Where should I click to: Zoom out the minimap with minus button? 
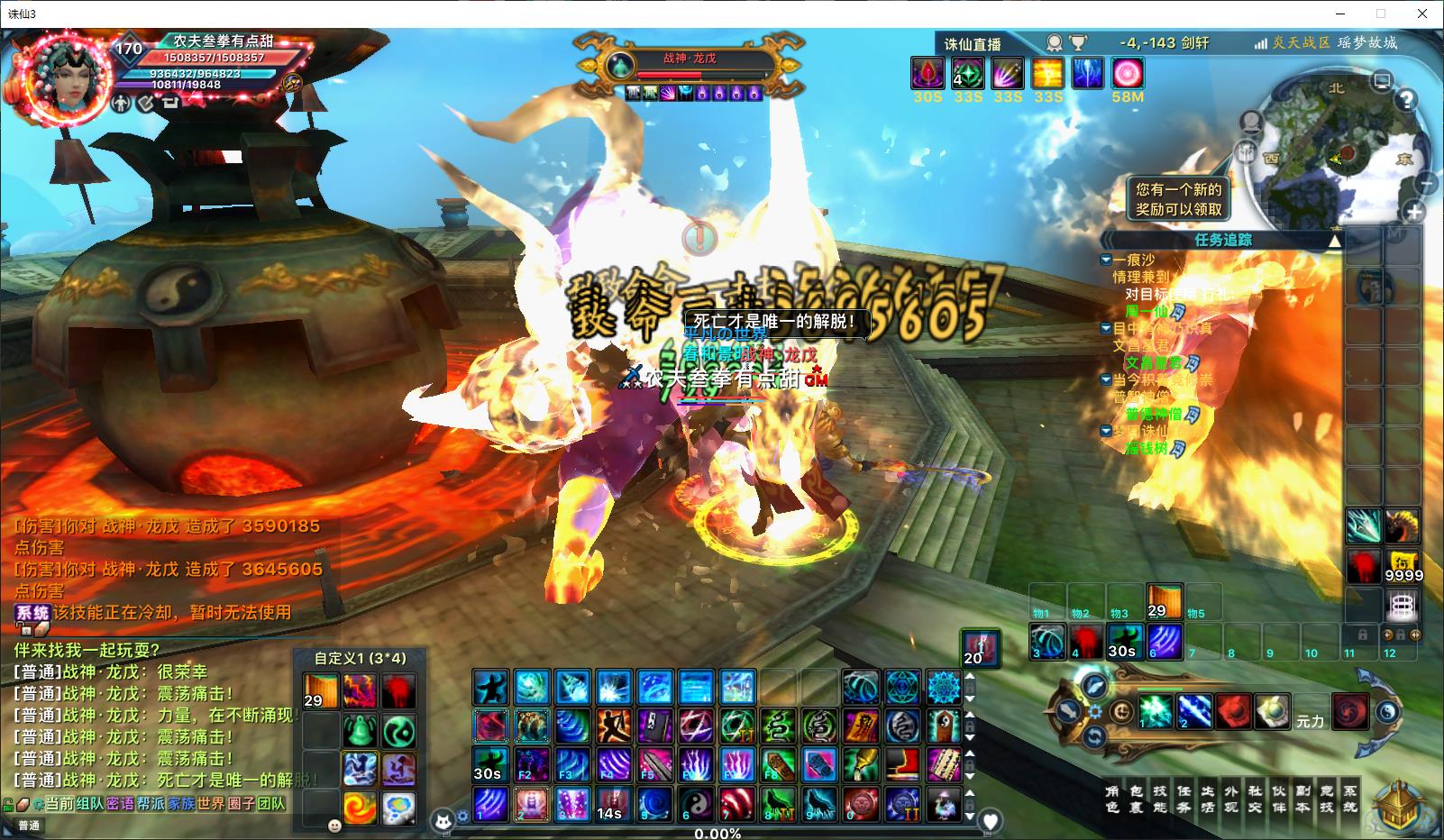click(1426, 184)
